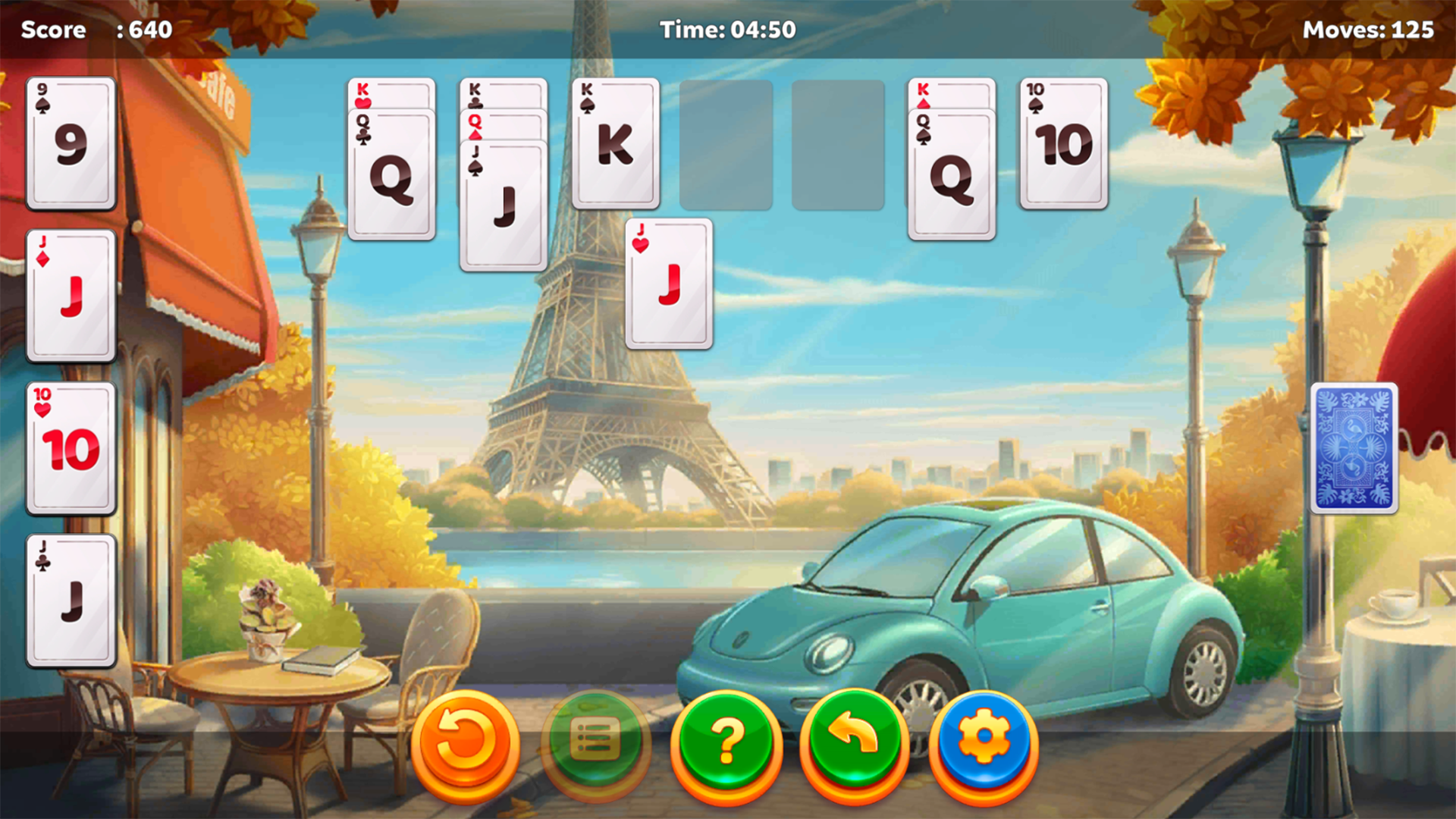Select the Jack of clubs at bottom left
Image resolution: width=1456 pixels, height=819 pixels.
[x=71, y=599]
